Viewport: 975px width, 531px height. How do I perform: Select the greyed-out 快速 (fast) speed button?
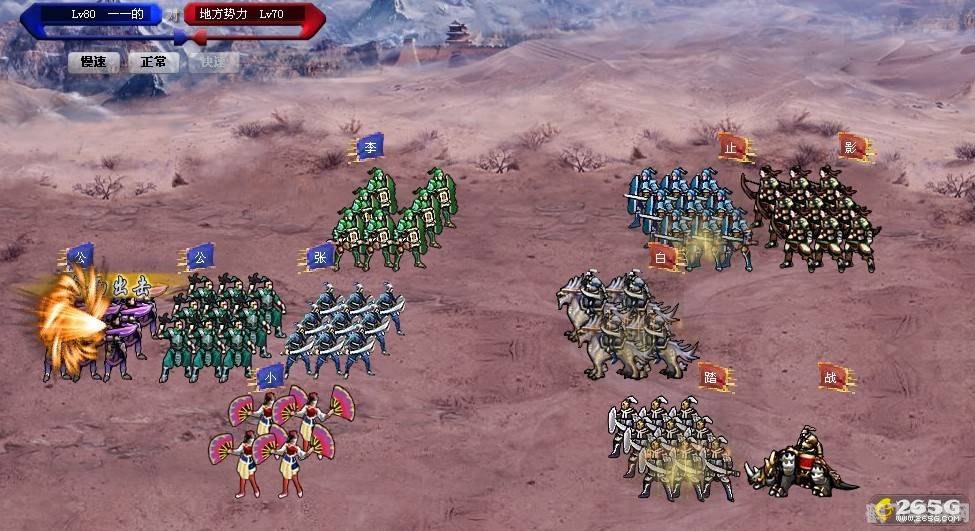pos(214,62)
